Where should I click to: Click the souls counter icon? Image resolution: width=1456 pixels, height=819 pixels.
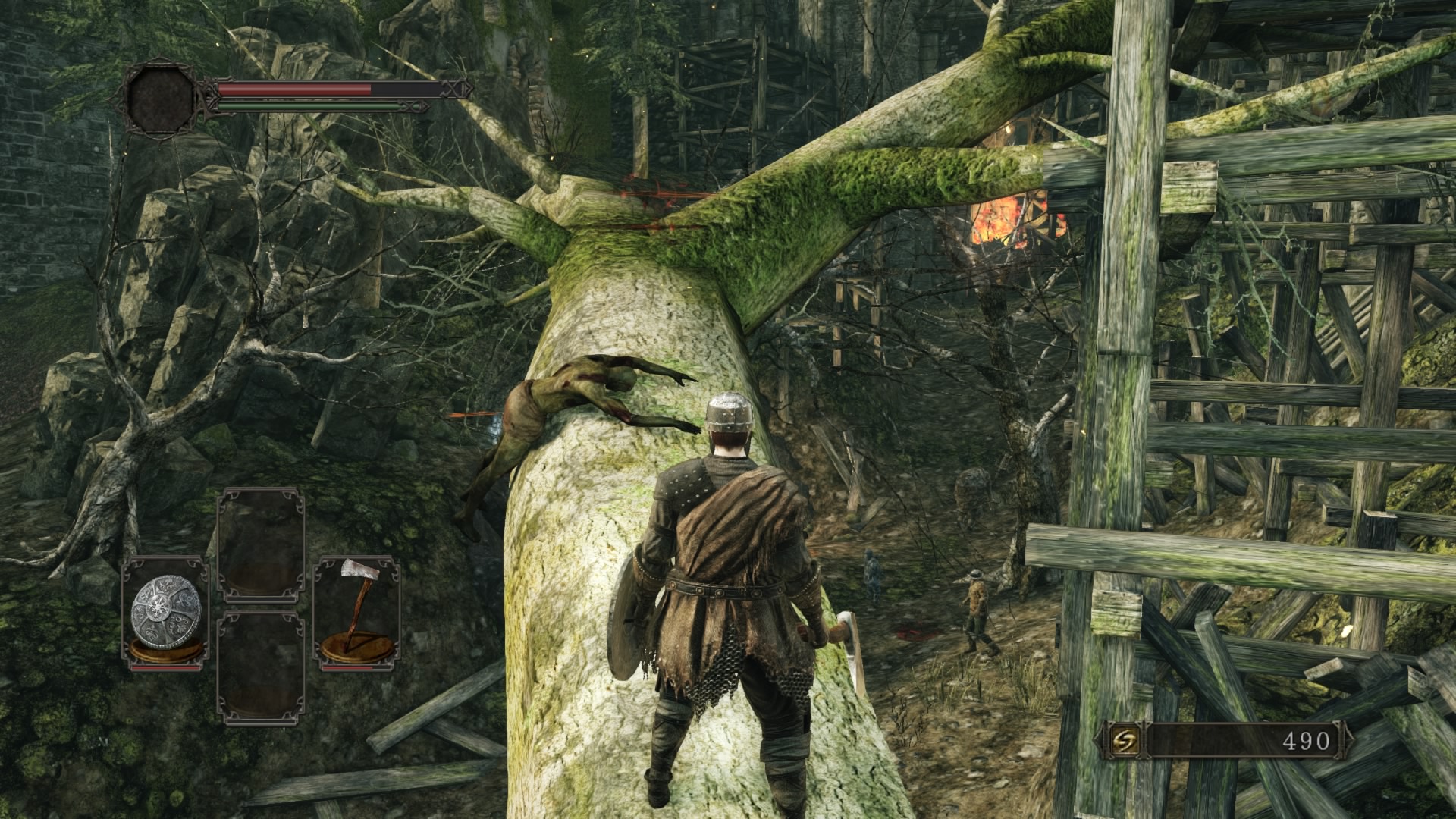(x=1122, y=741)
